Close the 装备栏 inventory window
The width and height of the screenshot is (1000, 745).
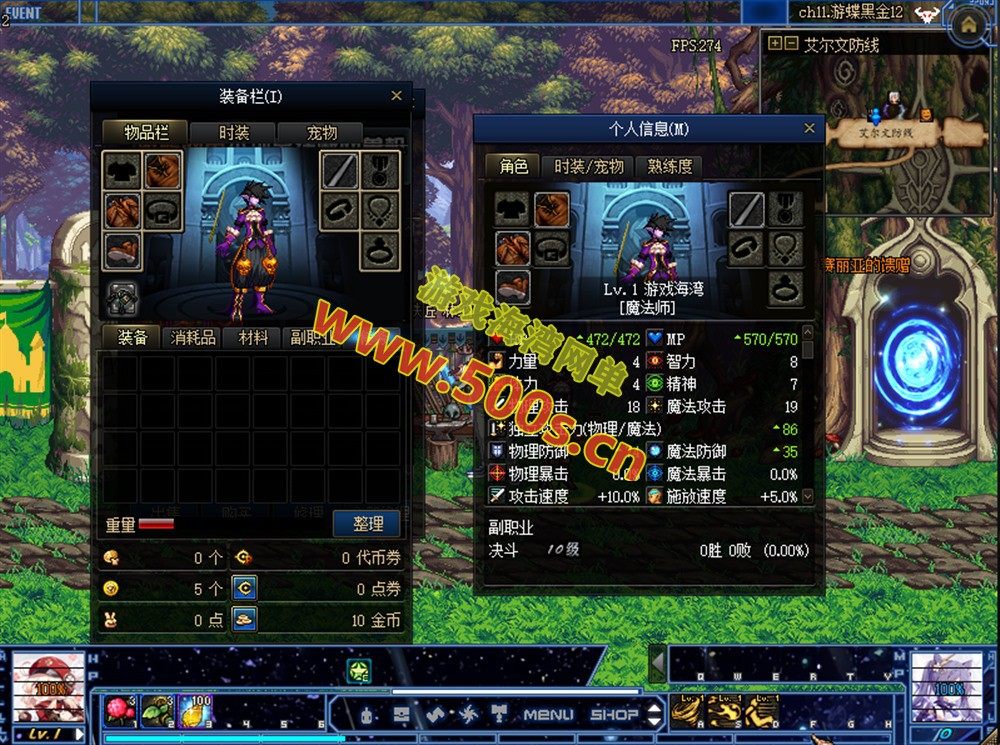pyautogui.click(x=396, y=96)
